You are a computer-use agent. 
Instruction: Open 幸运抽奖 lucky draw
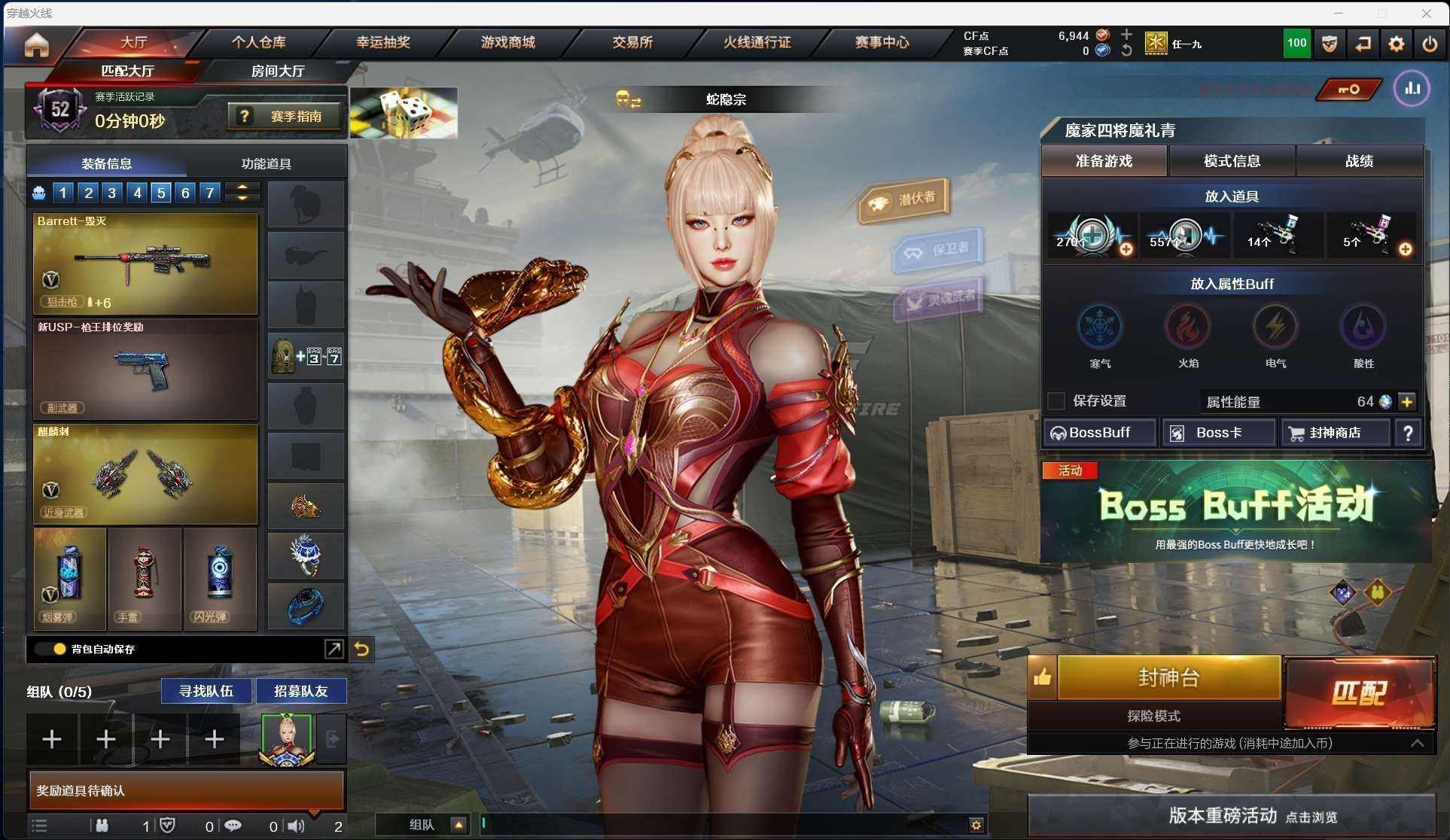[383, 43]
